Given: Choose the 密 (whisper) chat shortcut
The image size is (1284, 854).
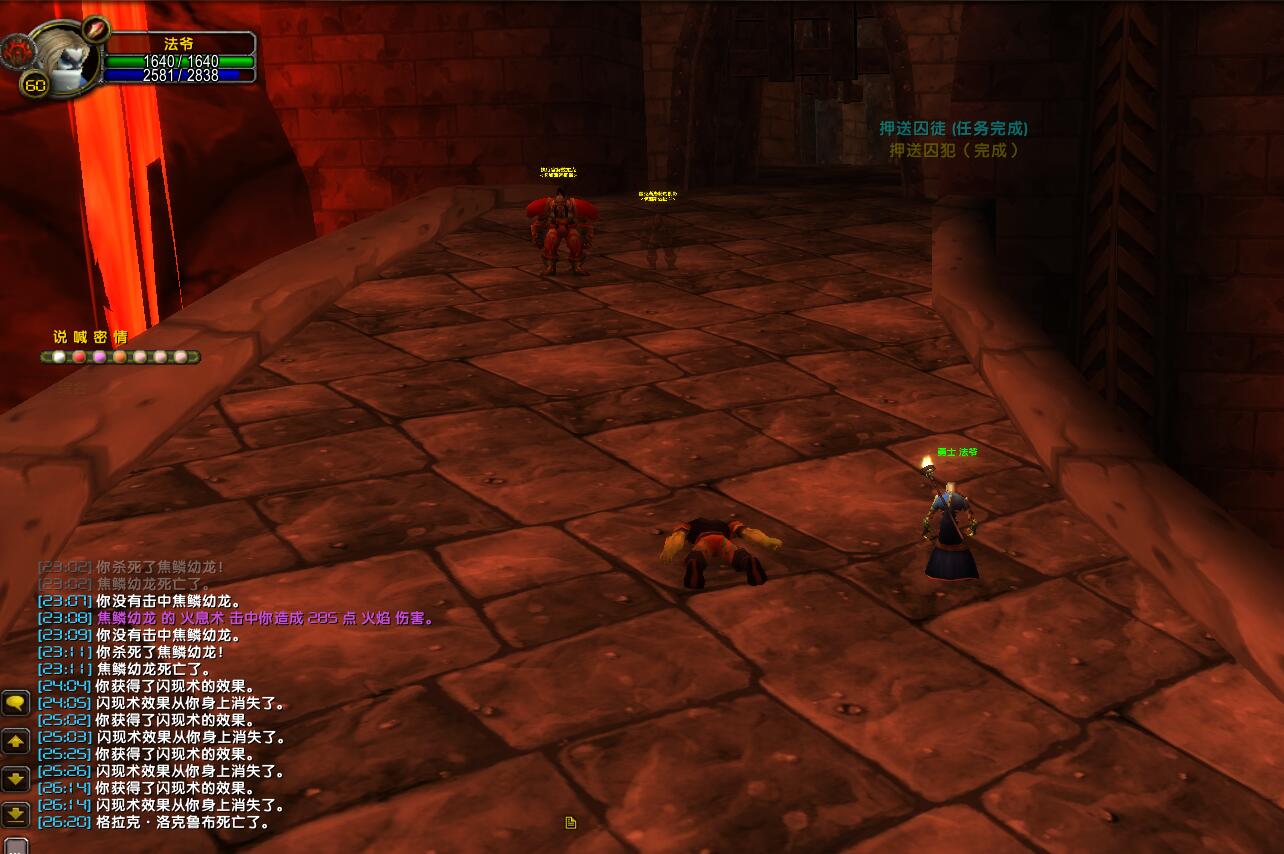Looking at the screenshot, I should pyautogui.click(x=100, y=337).
